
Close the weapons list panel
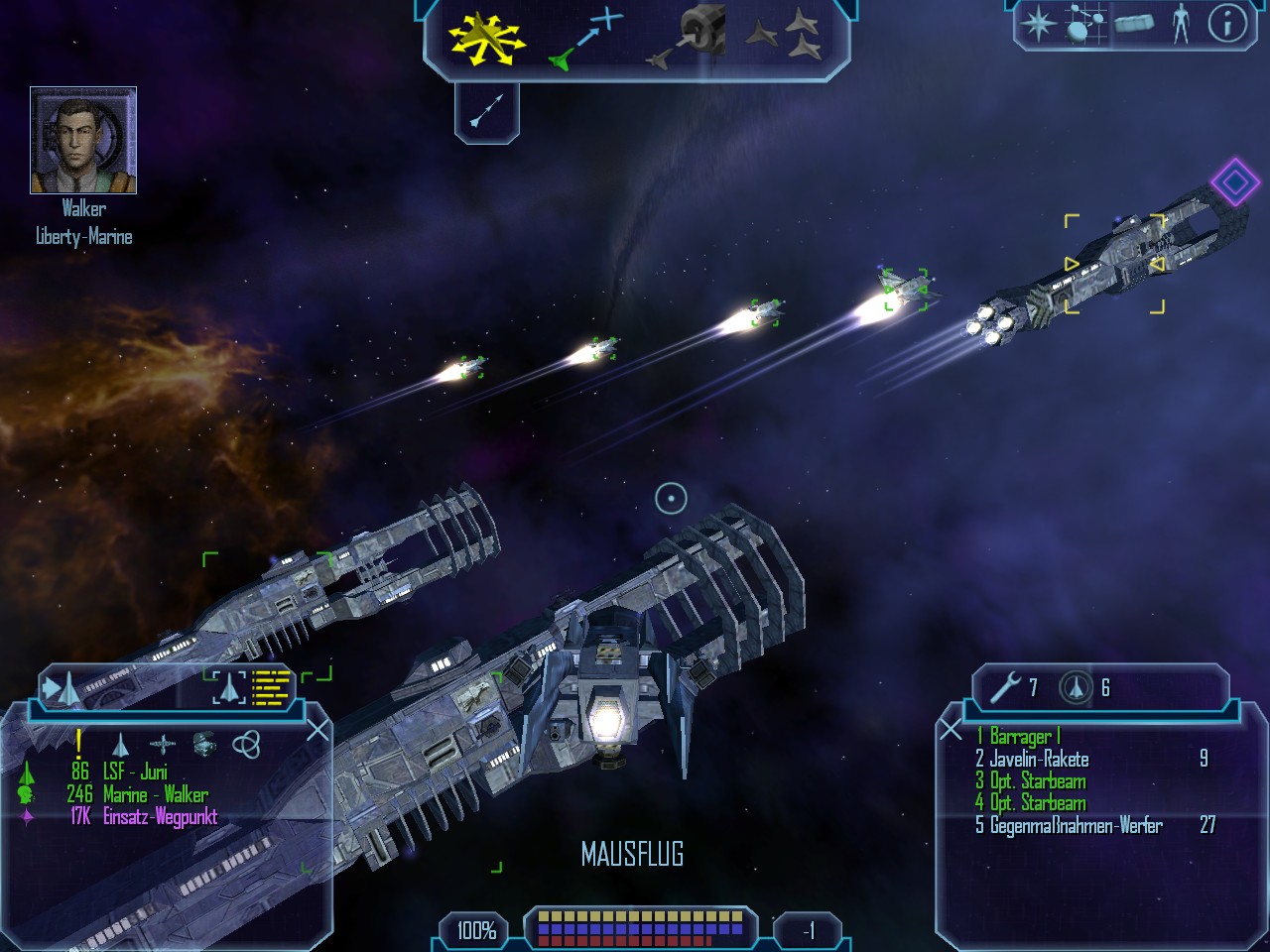tap(951, 731)
